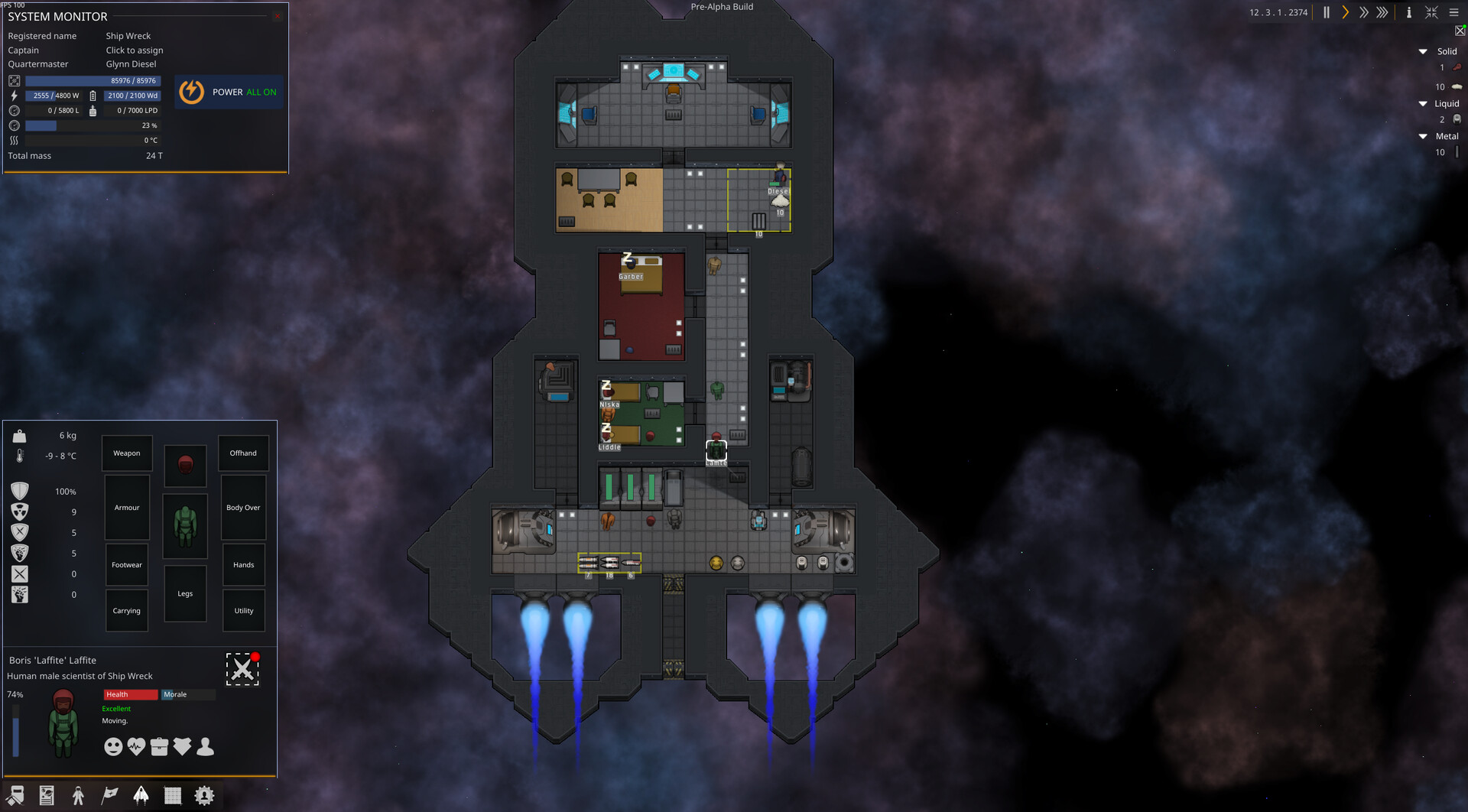Click the gear settings icon in bottom toolbar
This screenshot has width=1468, height=812.
coord(204,795)
